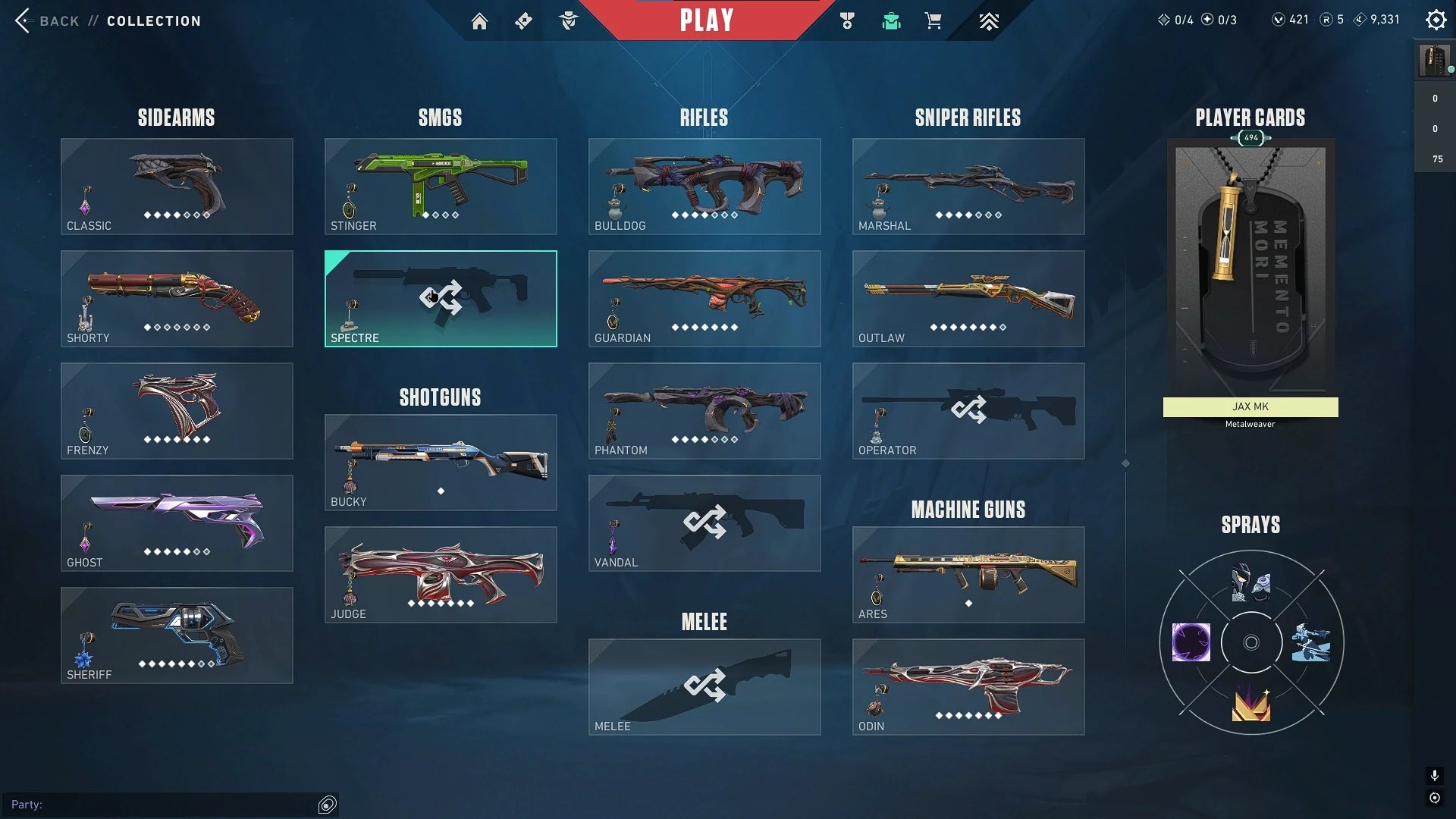The image size is (1456, 819).
Task: Open the Home screen via house icon
Action: [480, 20]
